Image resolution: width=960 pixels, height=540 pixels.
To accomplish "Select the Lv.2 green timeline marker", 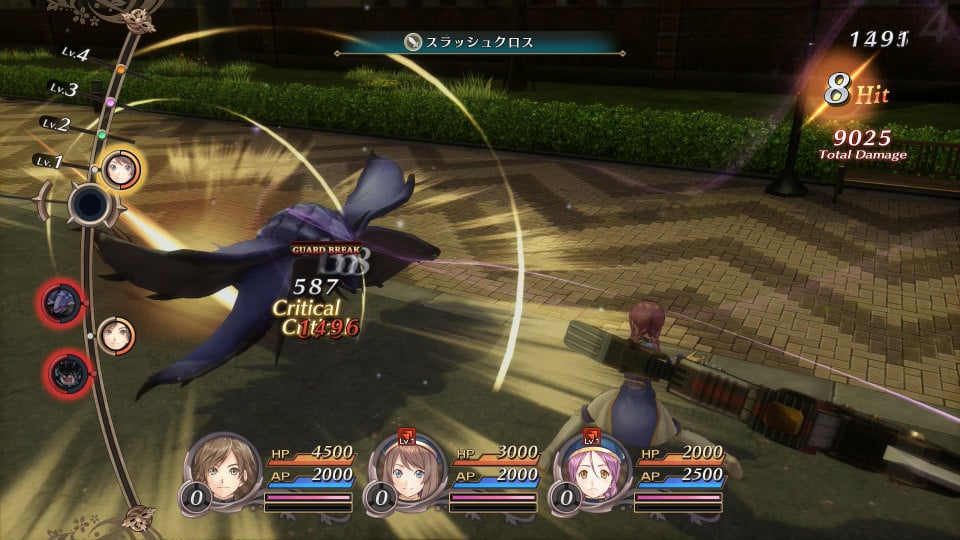I will (x=101, y=135).
